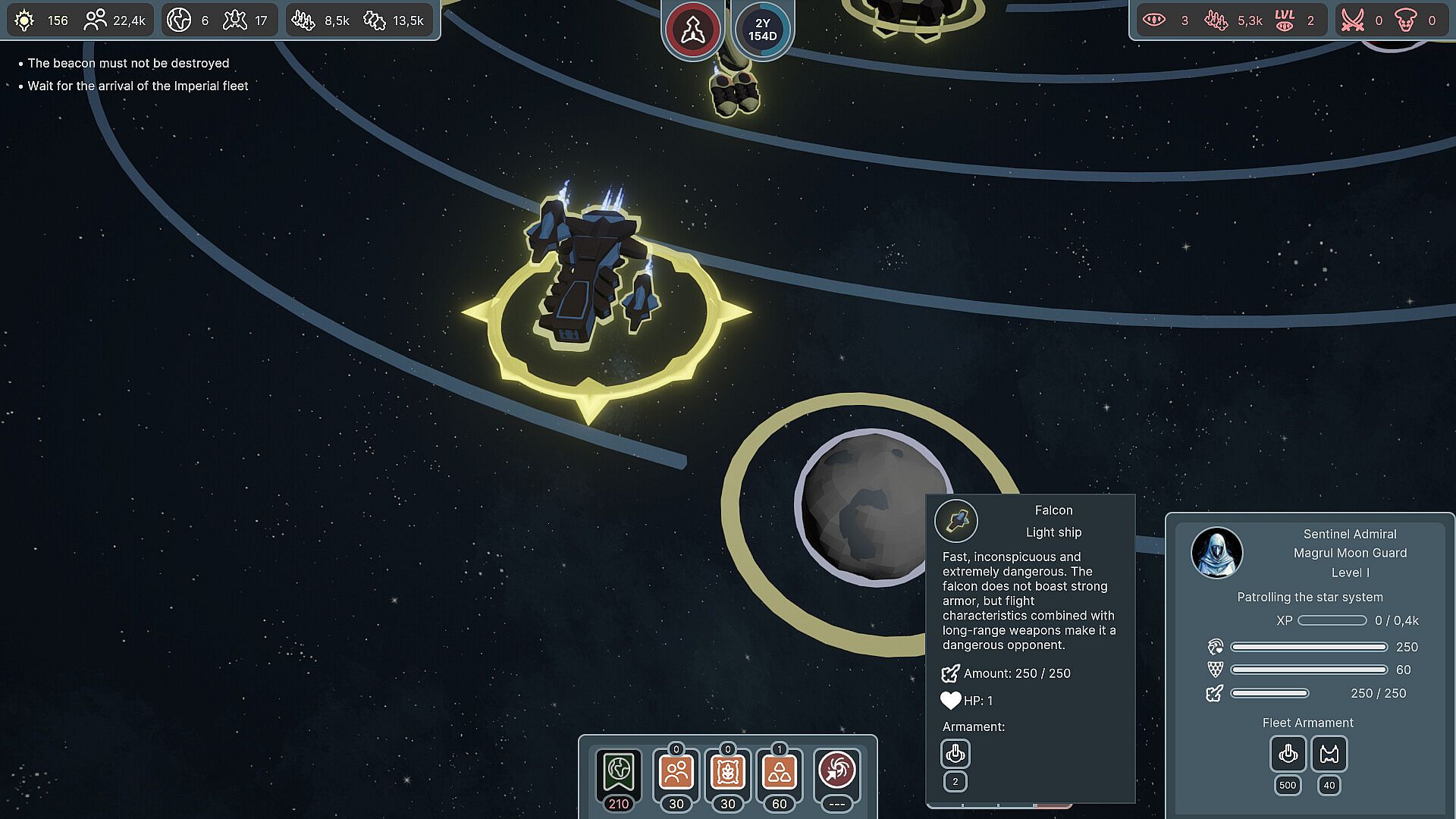Pick the metal ingots resource slot

click(780, 772)
